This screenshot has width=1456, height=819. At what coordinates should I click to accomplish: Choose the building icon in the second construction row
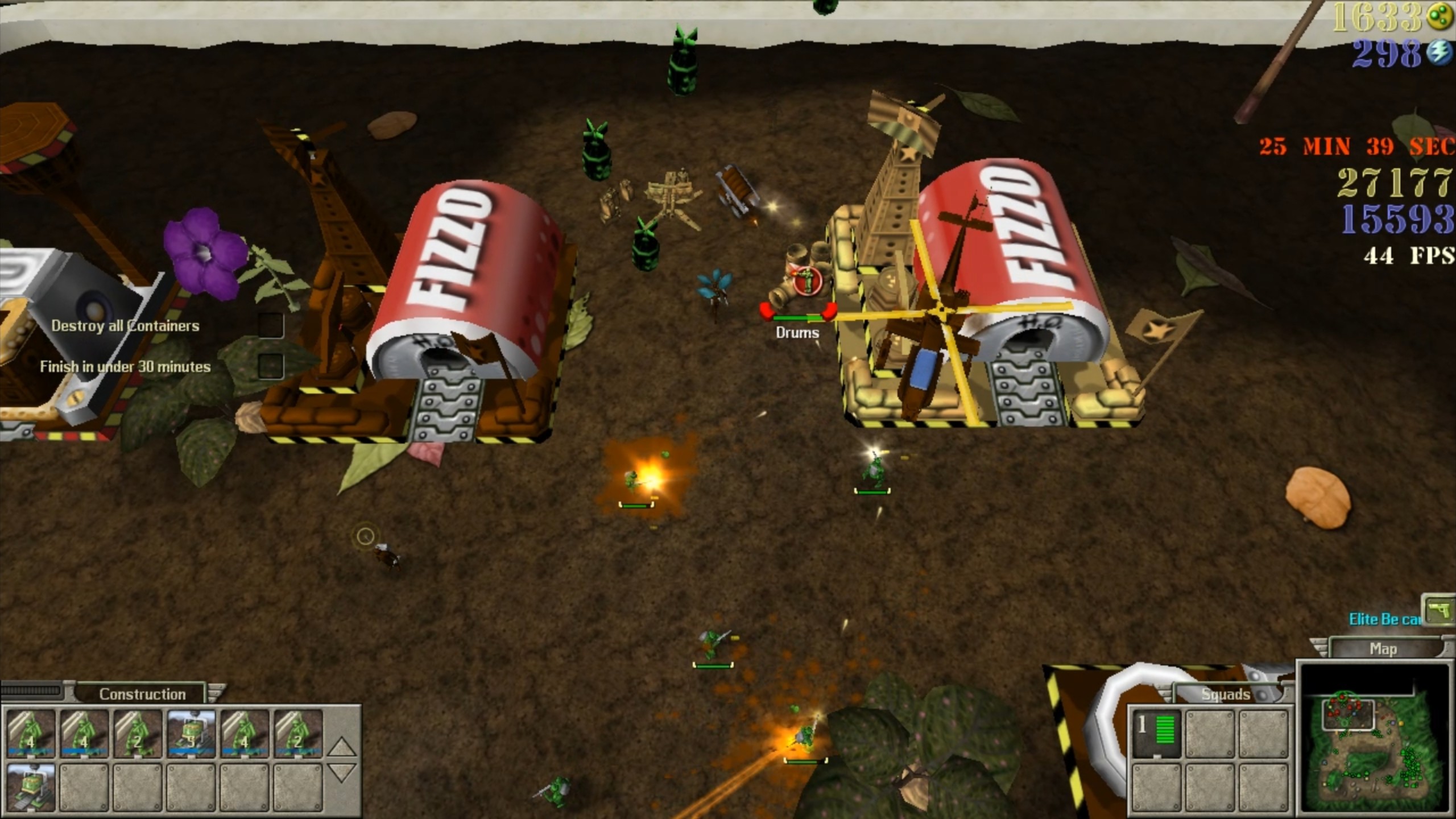pos(31,787)
